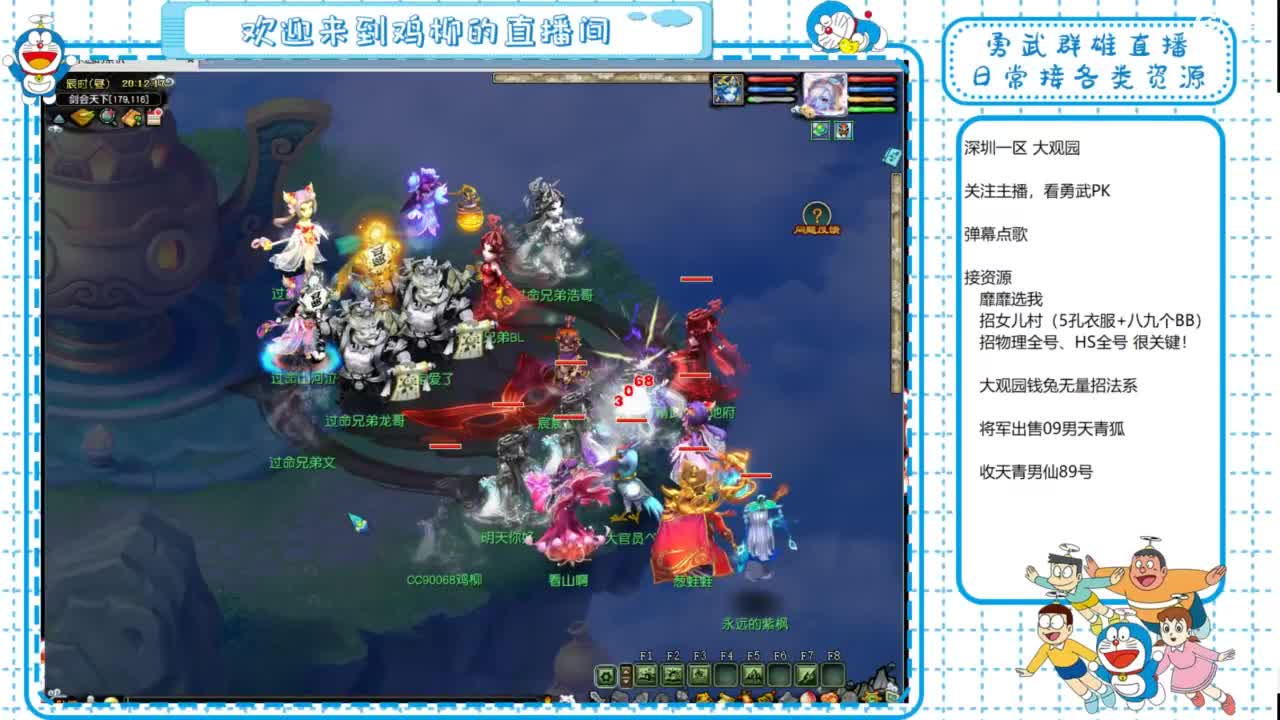Click the large player portrait thumbnail at top right
The image size is (1280, 720).
tap(825, 94)
